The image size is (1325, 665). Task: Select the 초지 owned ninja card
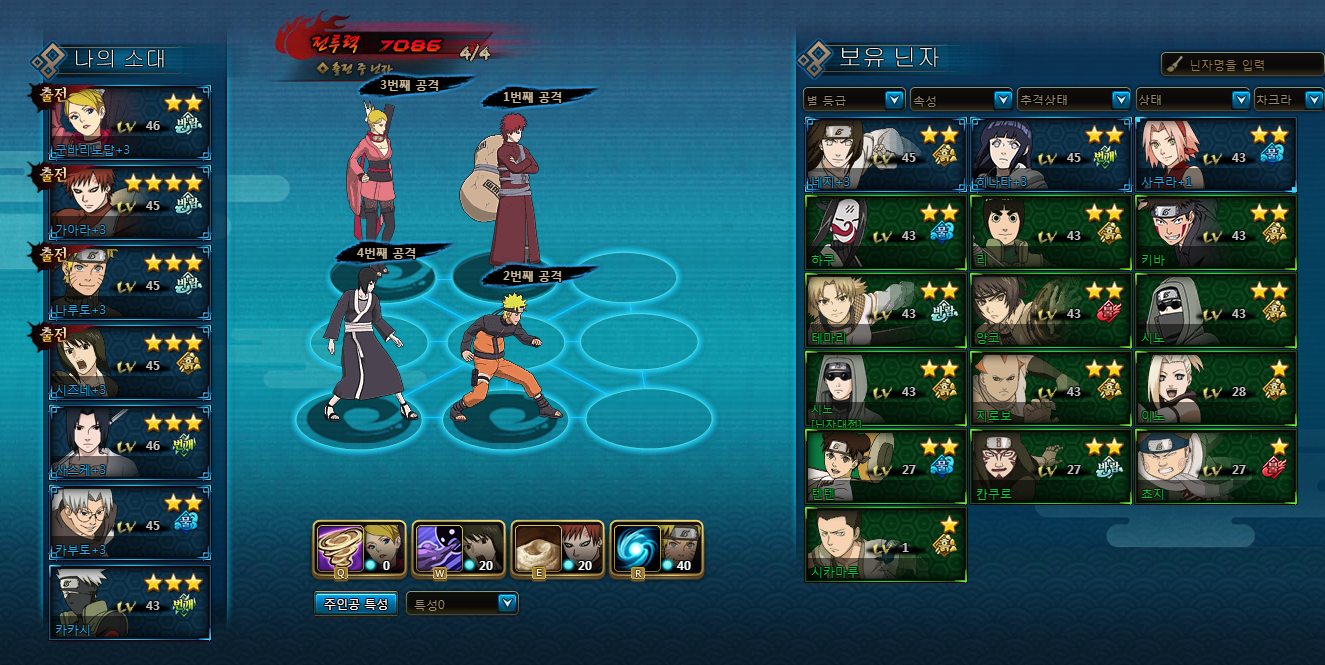coord(1216,466)
